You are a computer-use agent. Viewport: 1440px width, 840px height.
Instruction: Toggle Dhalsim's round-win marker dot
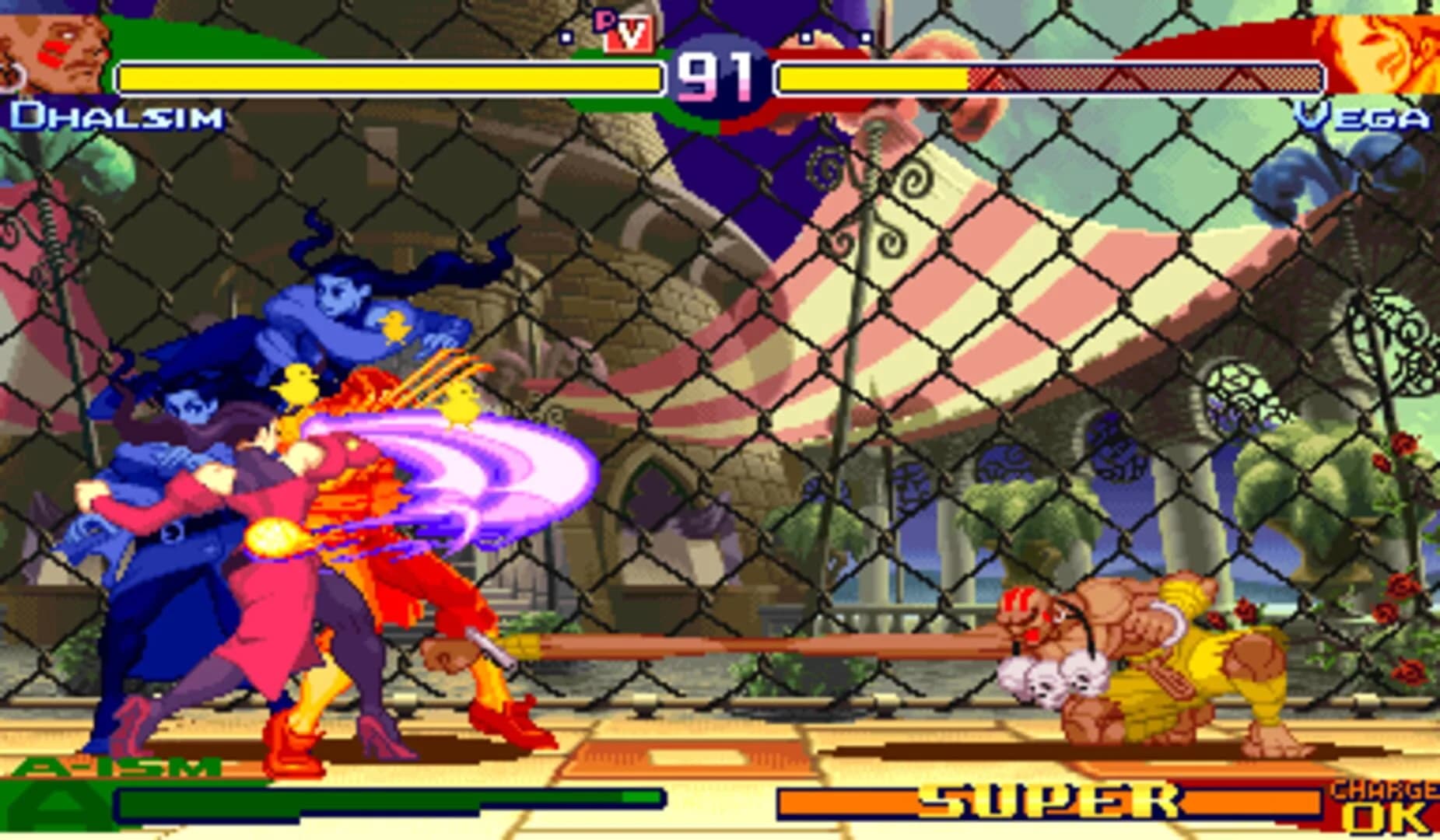tap(566, 37)
